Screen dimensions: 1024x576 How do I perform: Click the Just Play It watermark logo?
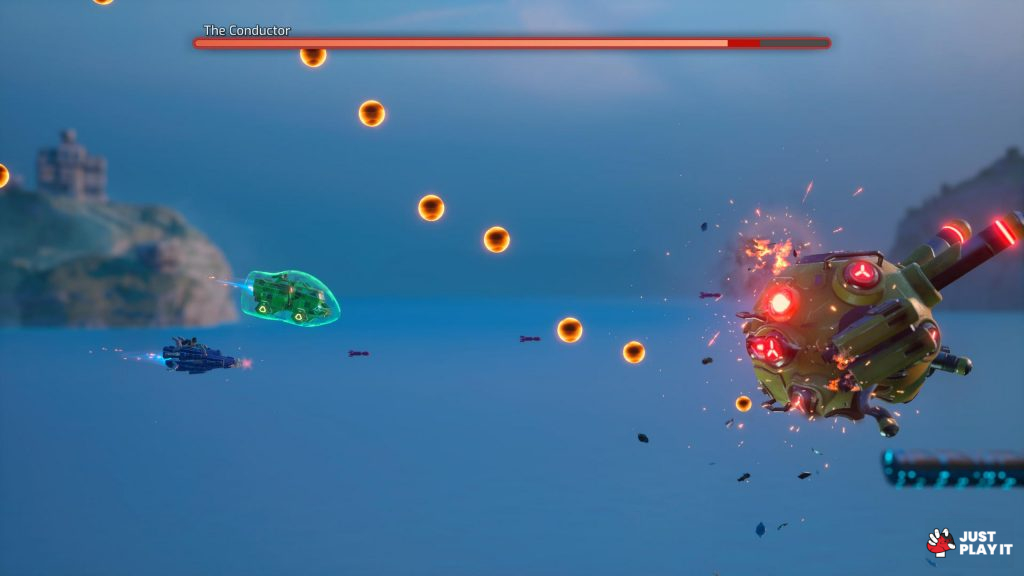[969, 542]
